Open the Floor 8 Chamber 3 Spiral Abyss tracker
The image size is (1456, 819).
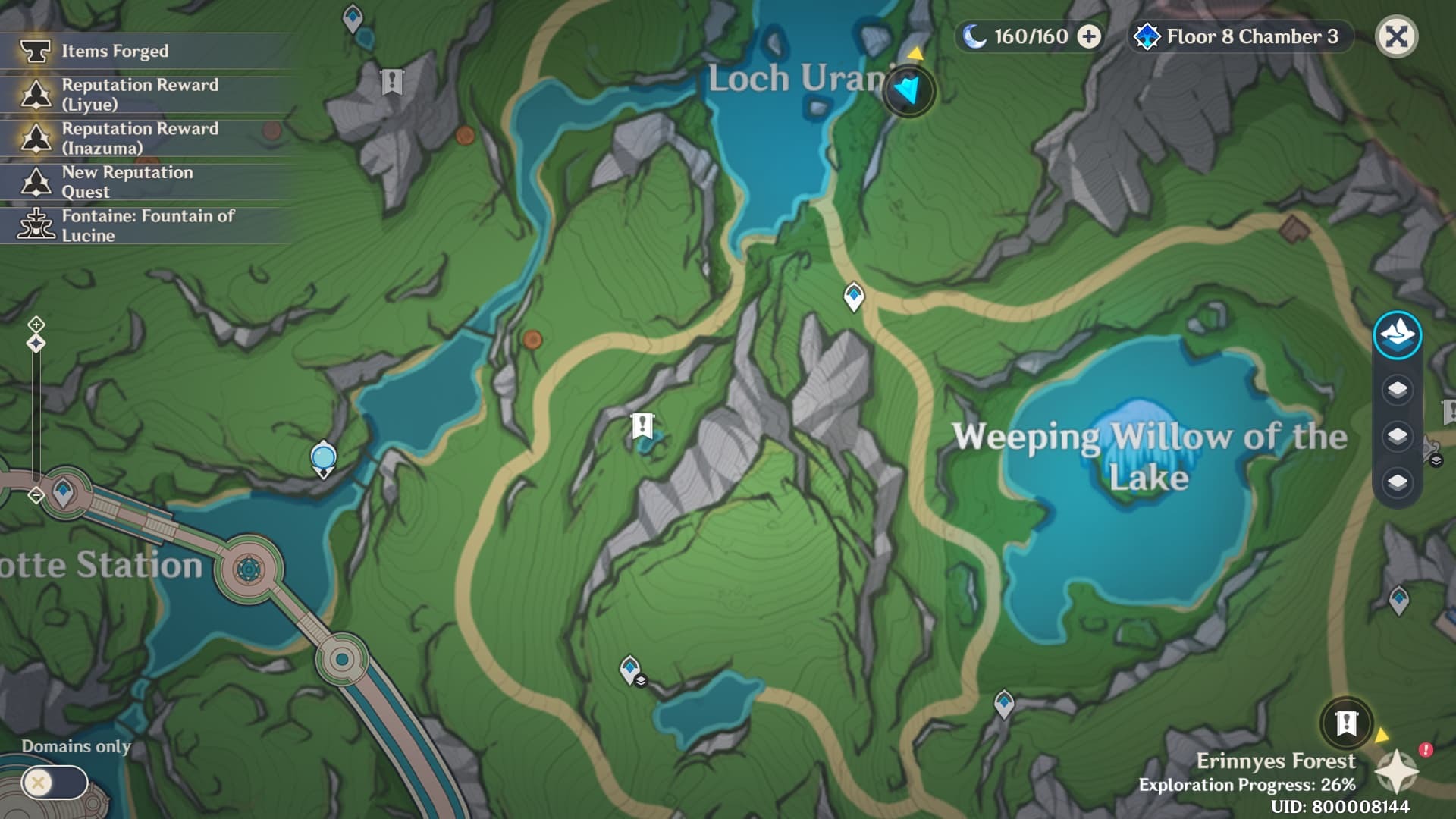1241,36
